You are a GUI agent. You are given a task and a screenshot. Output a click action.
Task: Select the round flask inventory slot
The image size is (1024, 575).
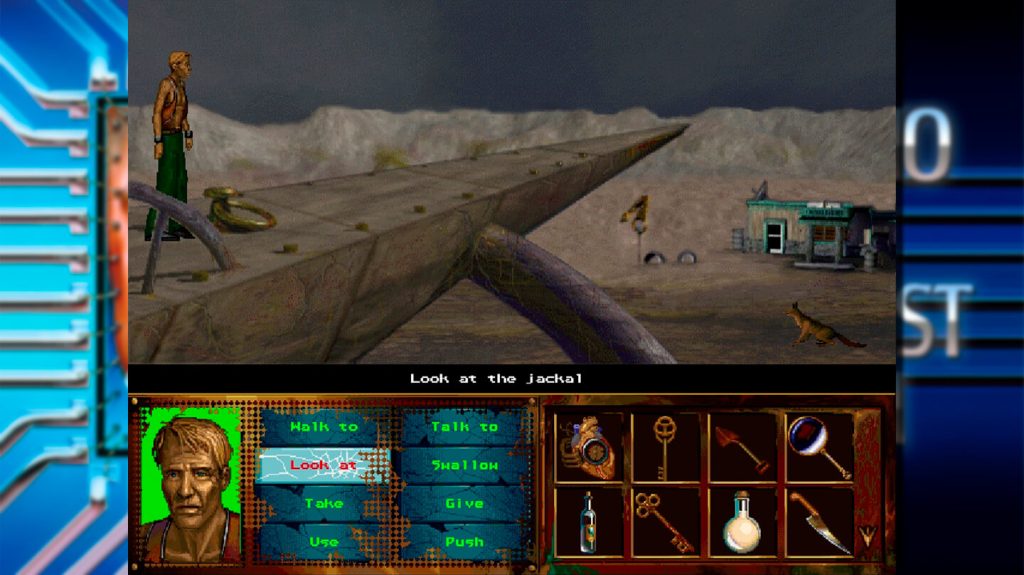pyautogui.click(x=742, y=521)
